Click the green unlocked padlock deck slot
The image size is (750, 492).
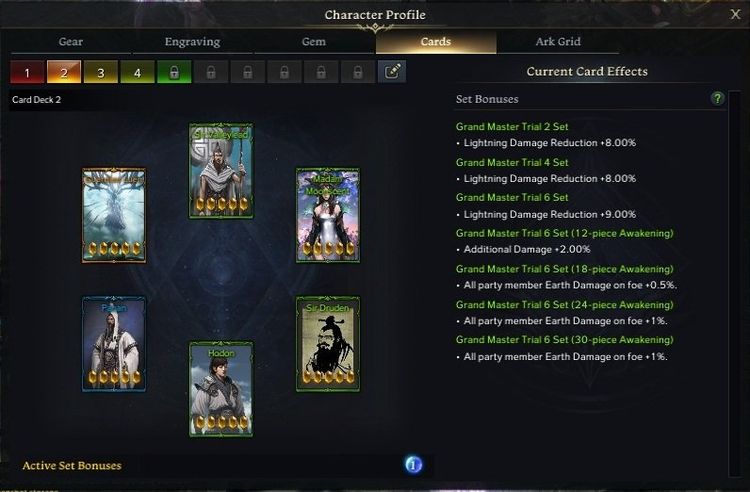173,72
